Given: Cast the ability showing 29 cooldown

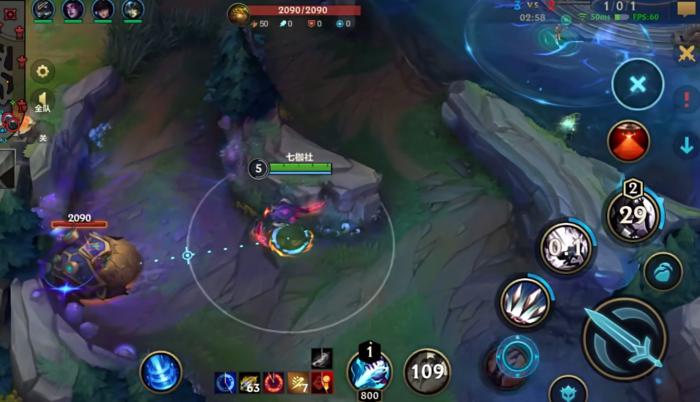Looking at the screenshot, I should point(632,214).
